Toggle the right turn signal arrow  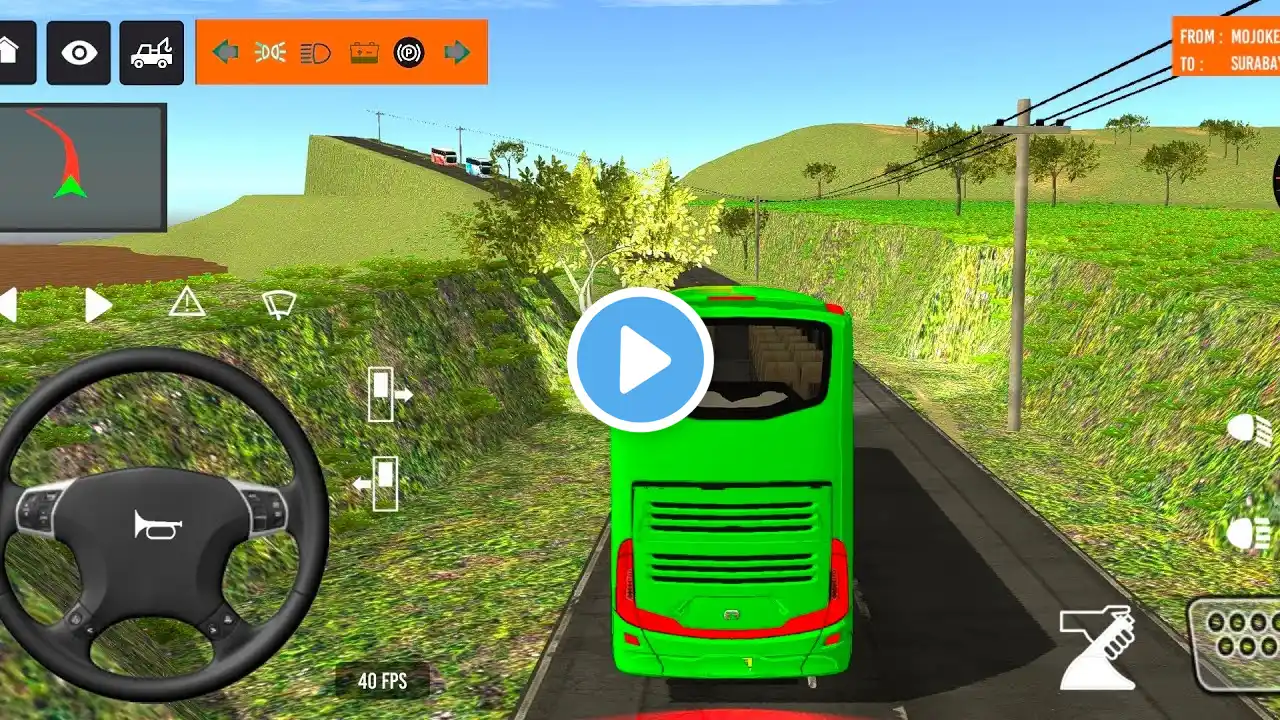[x=457, y=52]
